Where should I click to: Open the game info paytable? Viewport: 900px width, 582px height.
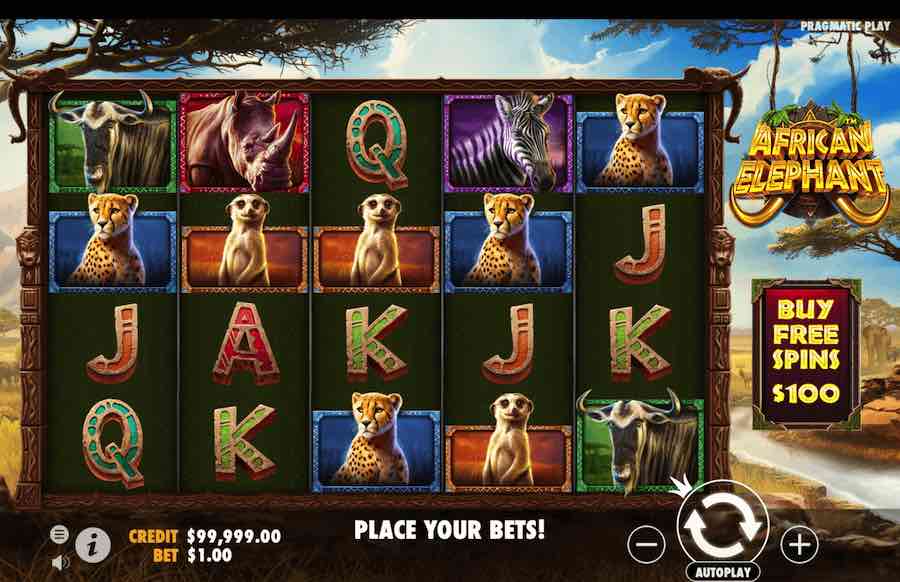[93, 544]
